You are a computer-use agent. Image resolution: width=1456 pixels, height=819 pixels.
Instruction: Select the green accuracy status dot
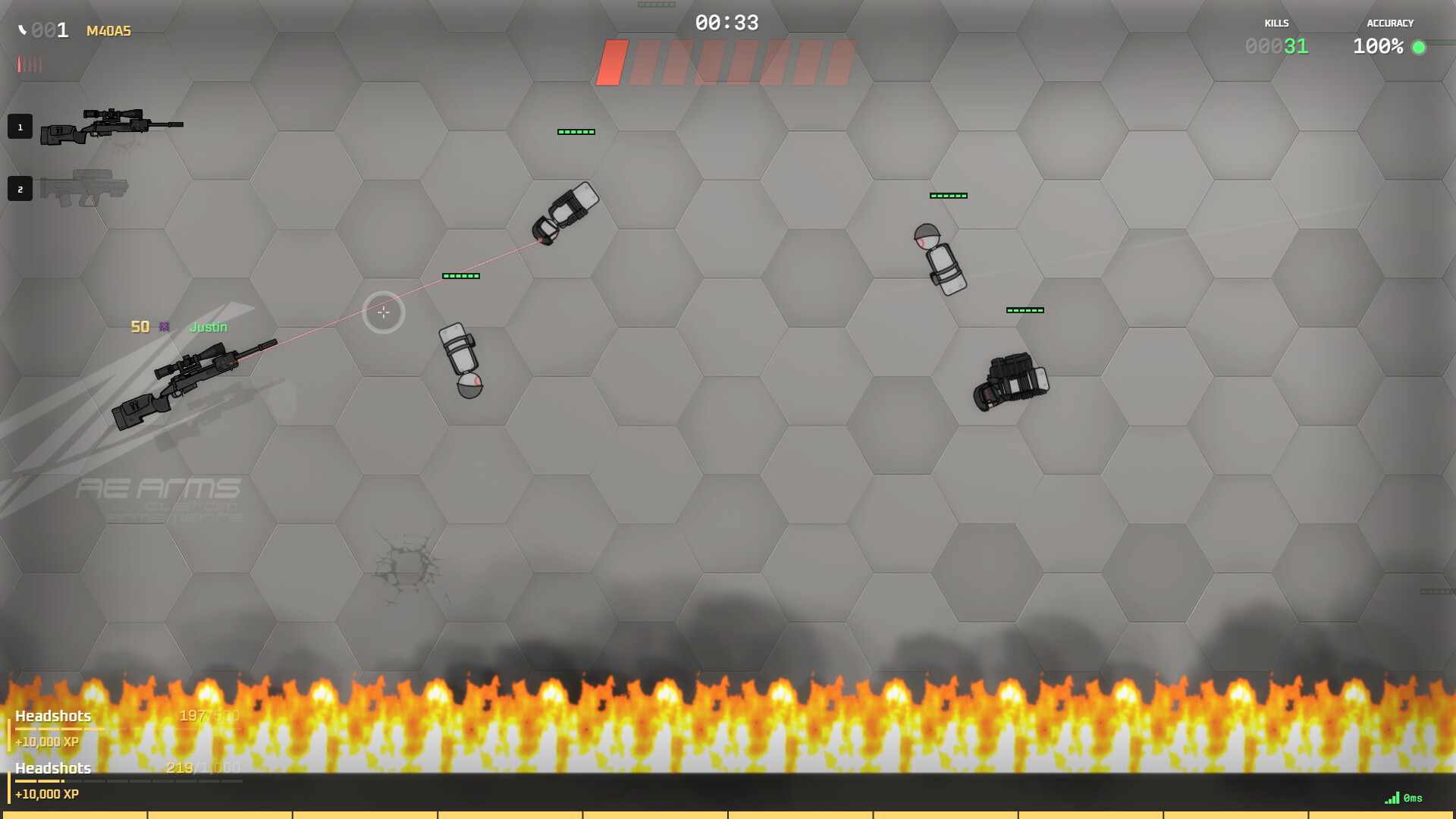click(x=1420, y=48)
